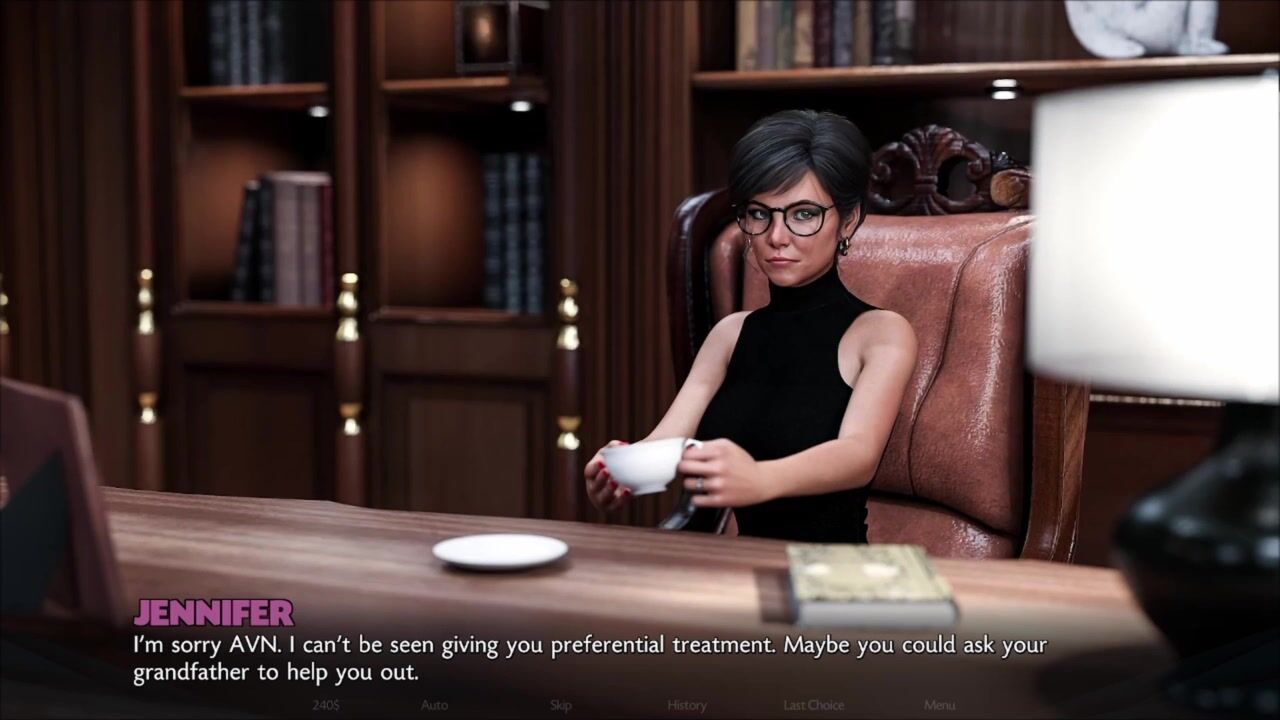The image size is (1280, 720).
Task: Open the game Menu
Action: (x=939, y=705)
